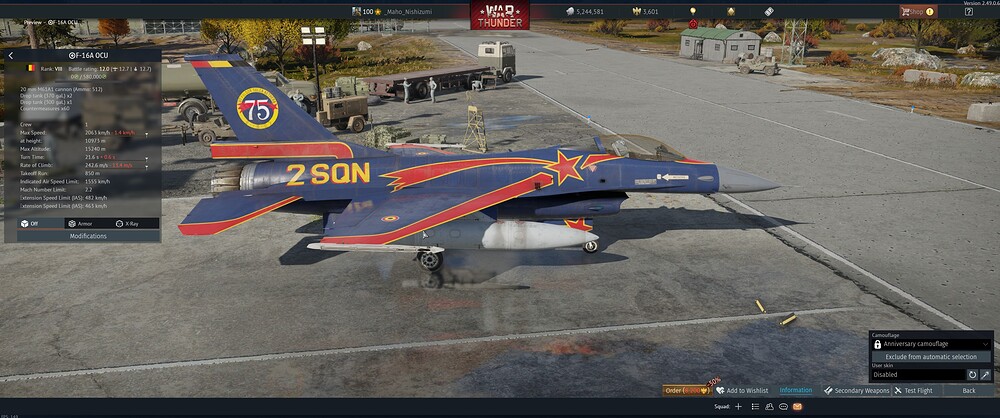This screenshot has height=418, width=1000.
Task: Open the orange mail envelope icon
Action: (797, 407)
